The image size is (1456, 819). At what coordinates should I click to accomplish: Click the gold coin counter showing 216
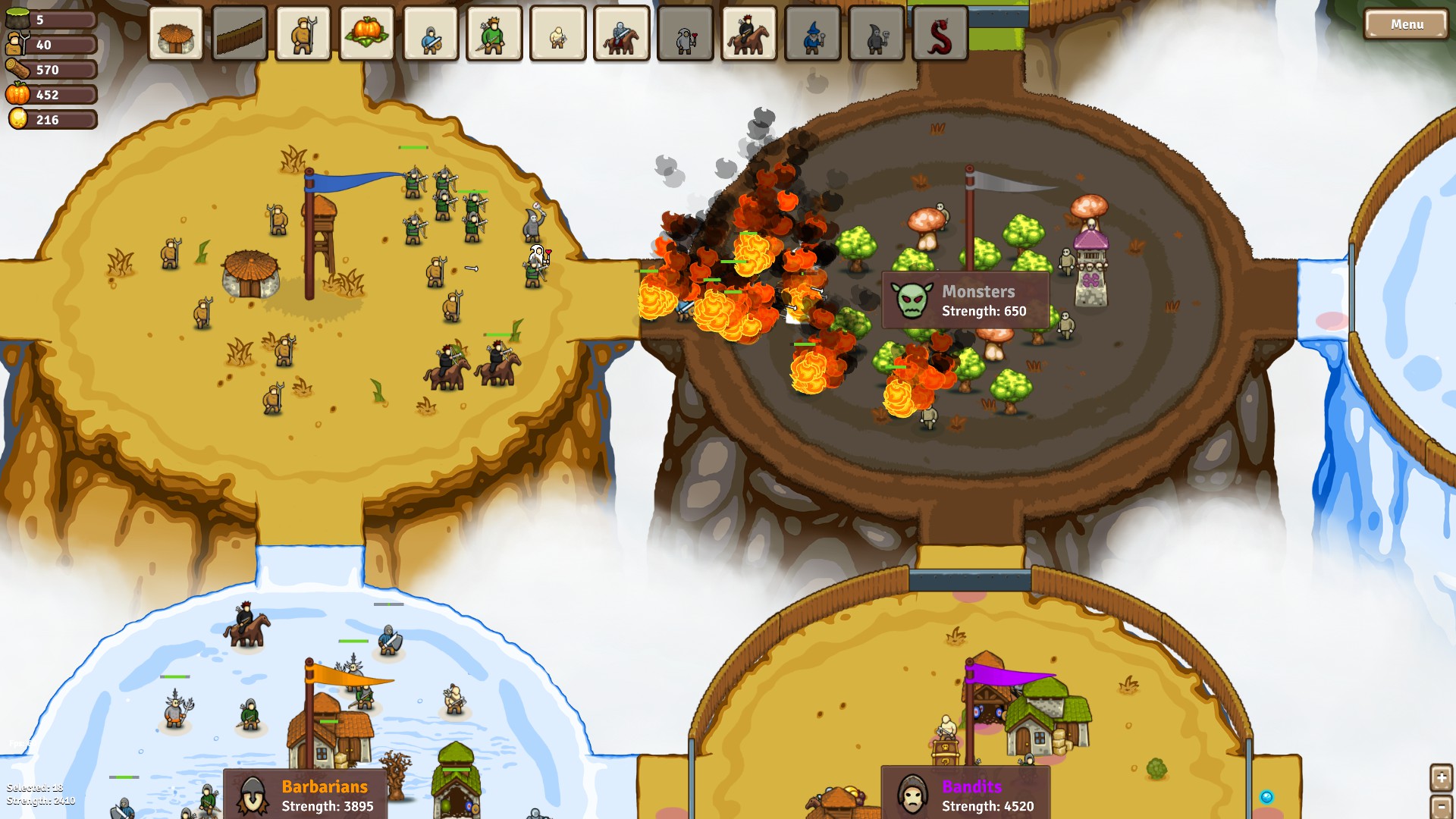tap(51, 119)
